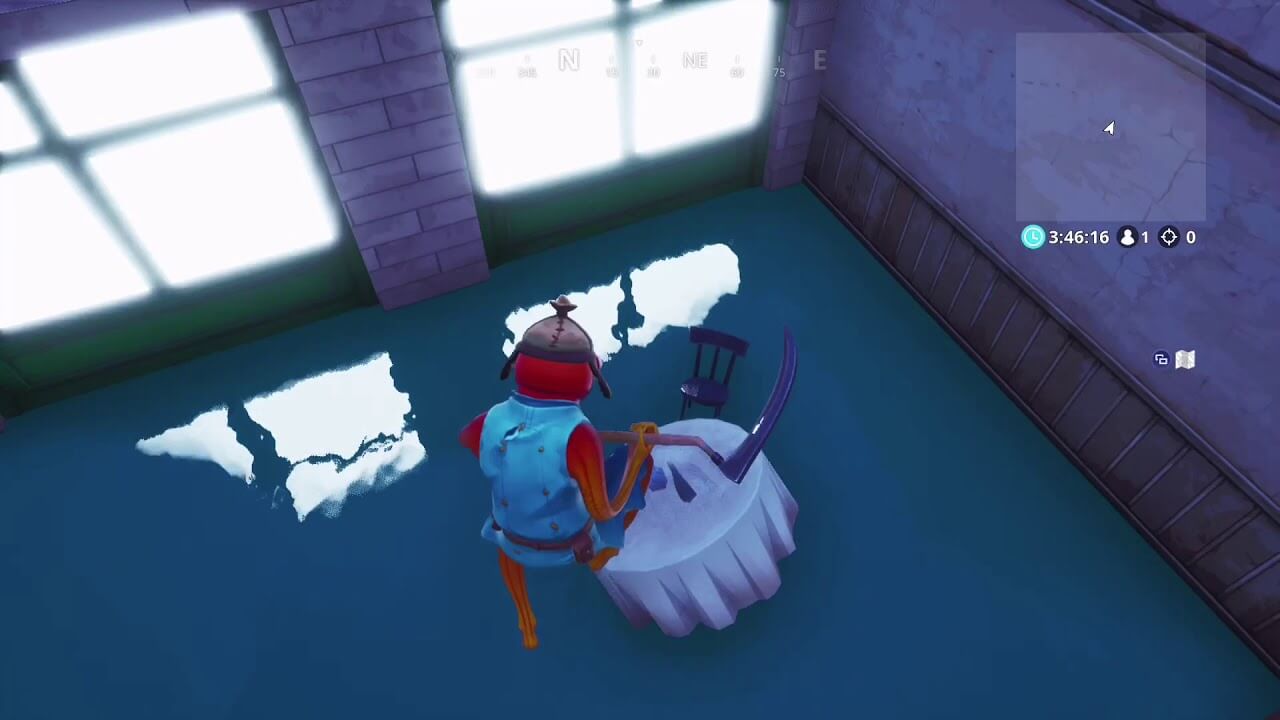
Task: Click the crosshair eliminations icon
Action: tap(1167, 238)
